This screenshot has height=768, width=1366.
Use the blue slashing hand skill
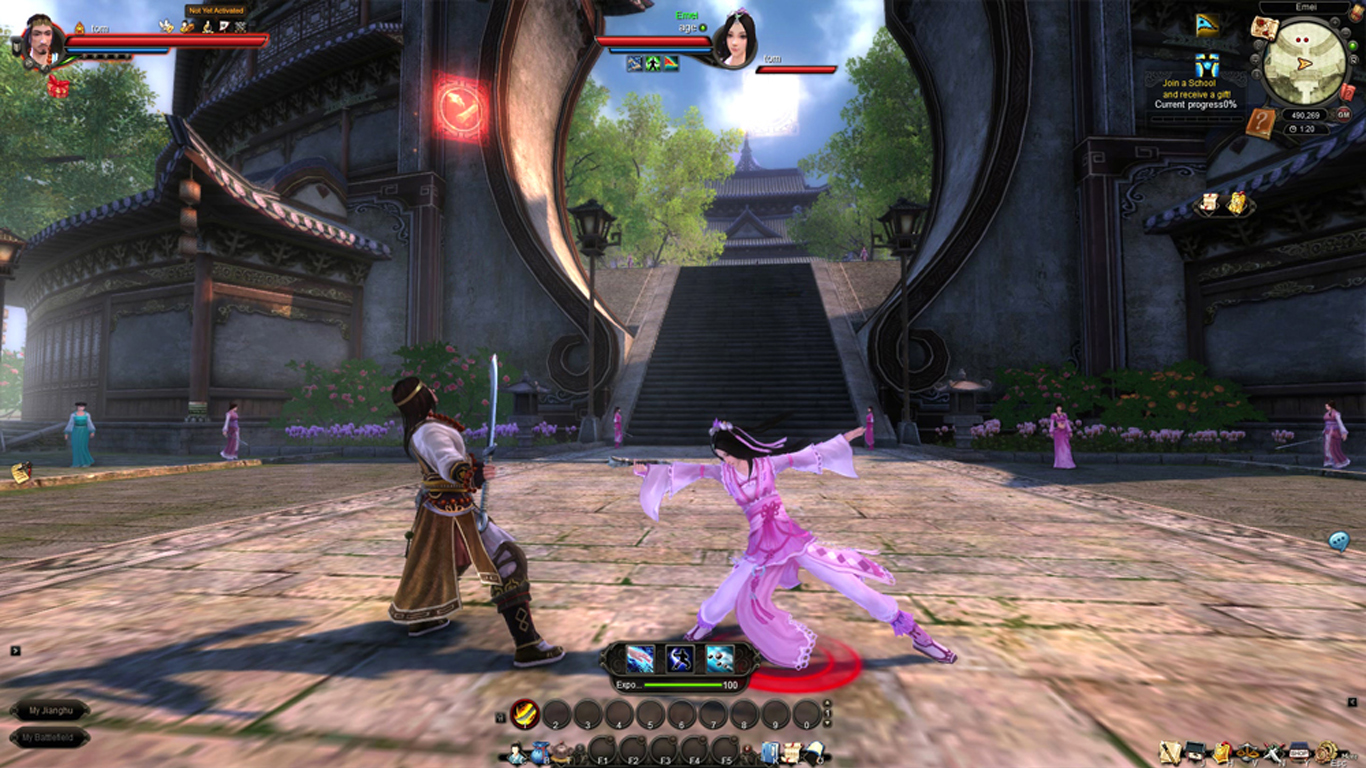[x=640, y=658]
